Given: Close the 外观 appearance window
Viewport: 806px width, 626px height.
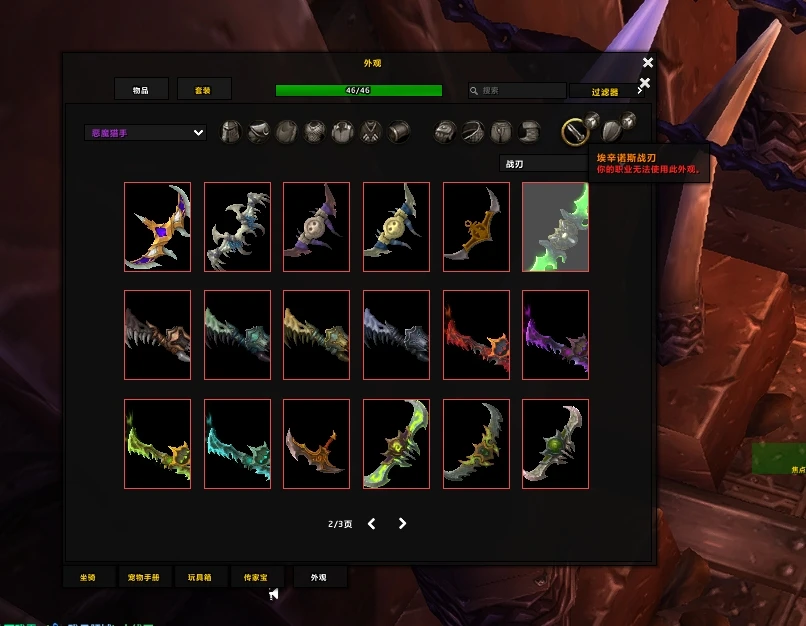Looking at the screenshot, I should pyautogui.click(x=648, y=63).
